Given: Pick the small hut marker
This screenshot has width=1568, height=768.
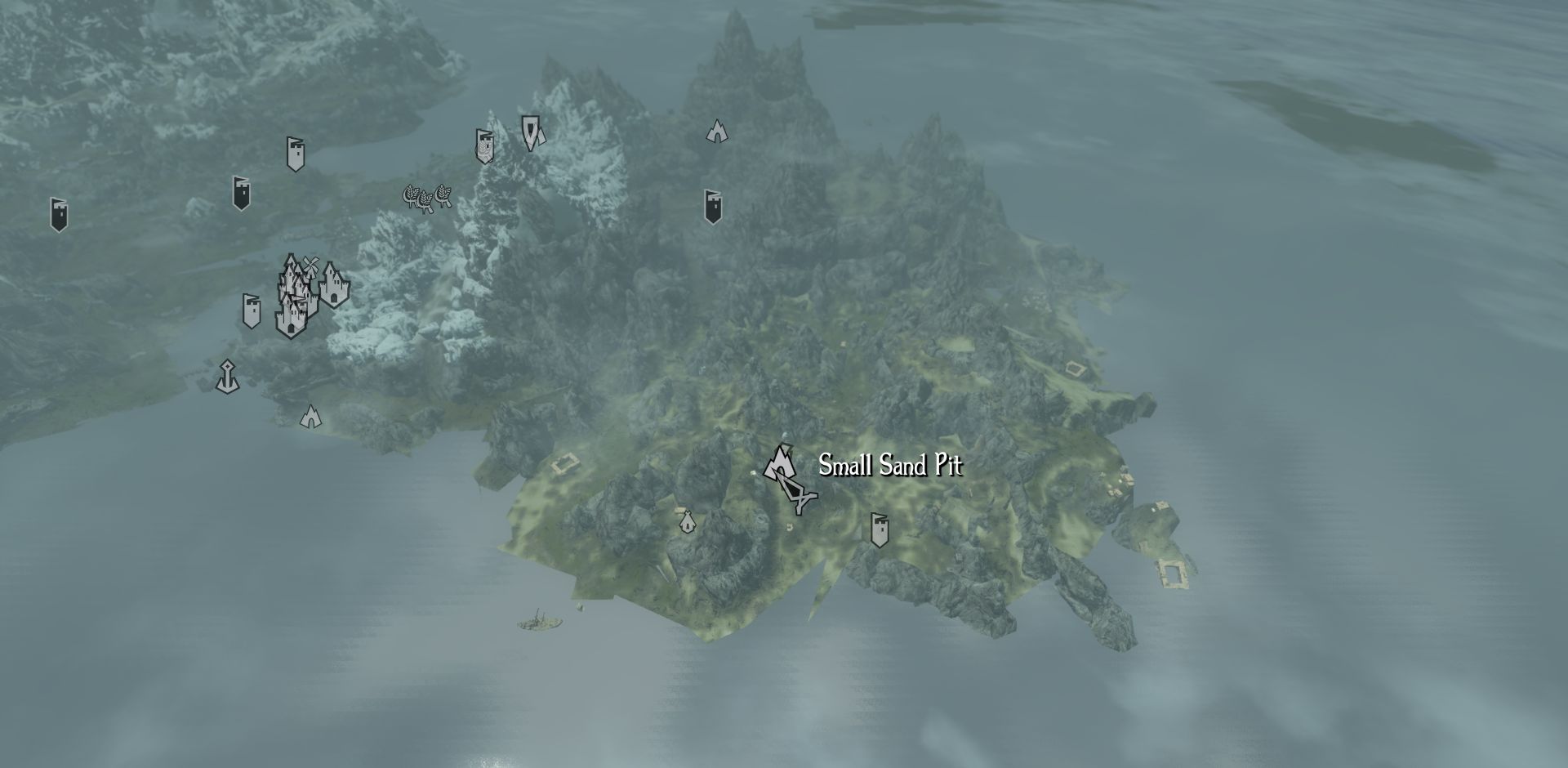Looking at the screenshot, I should point(687,520).
